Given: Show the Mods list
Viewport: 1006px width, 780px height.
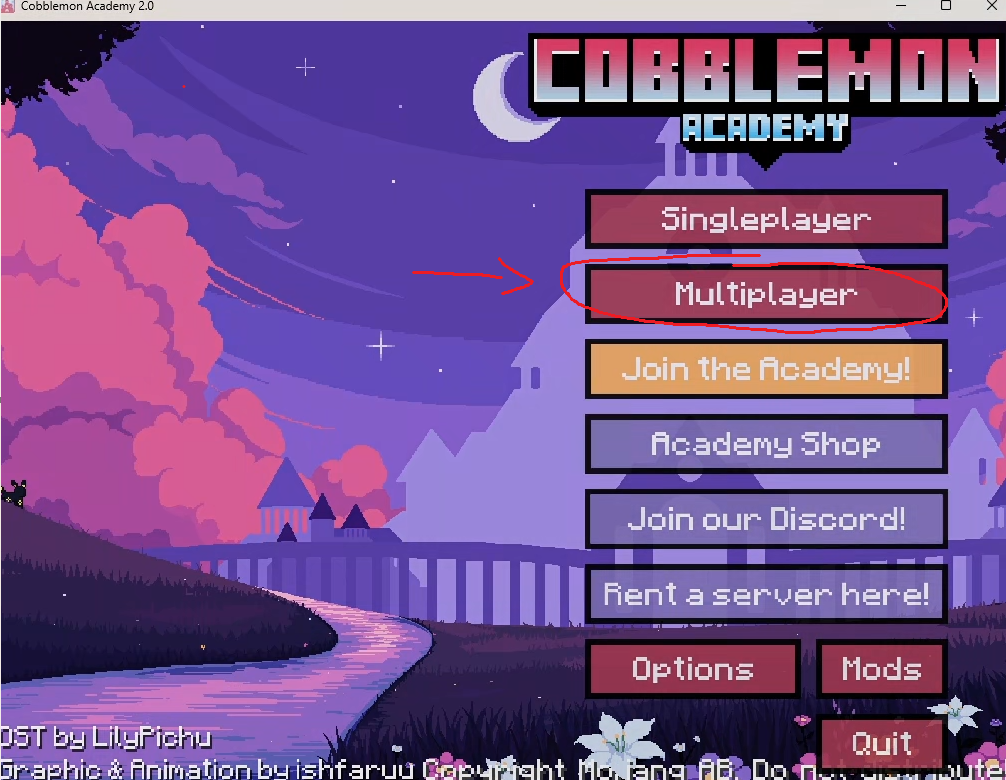Looking at the screenshot, I should pos(881,669).
